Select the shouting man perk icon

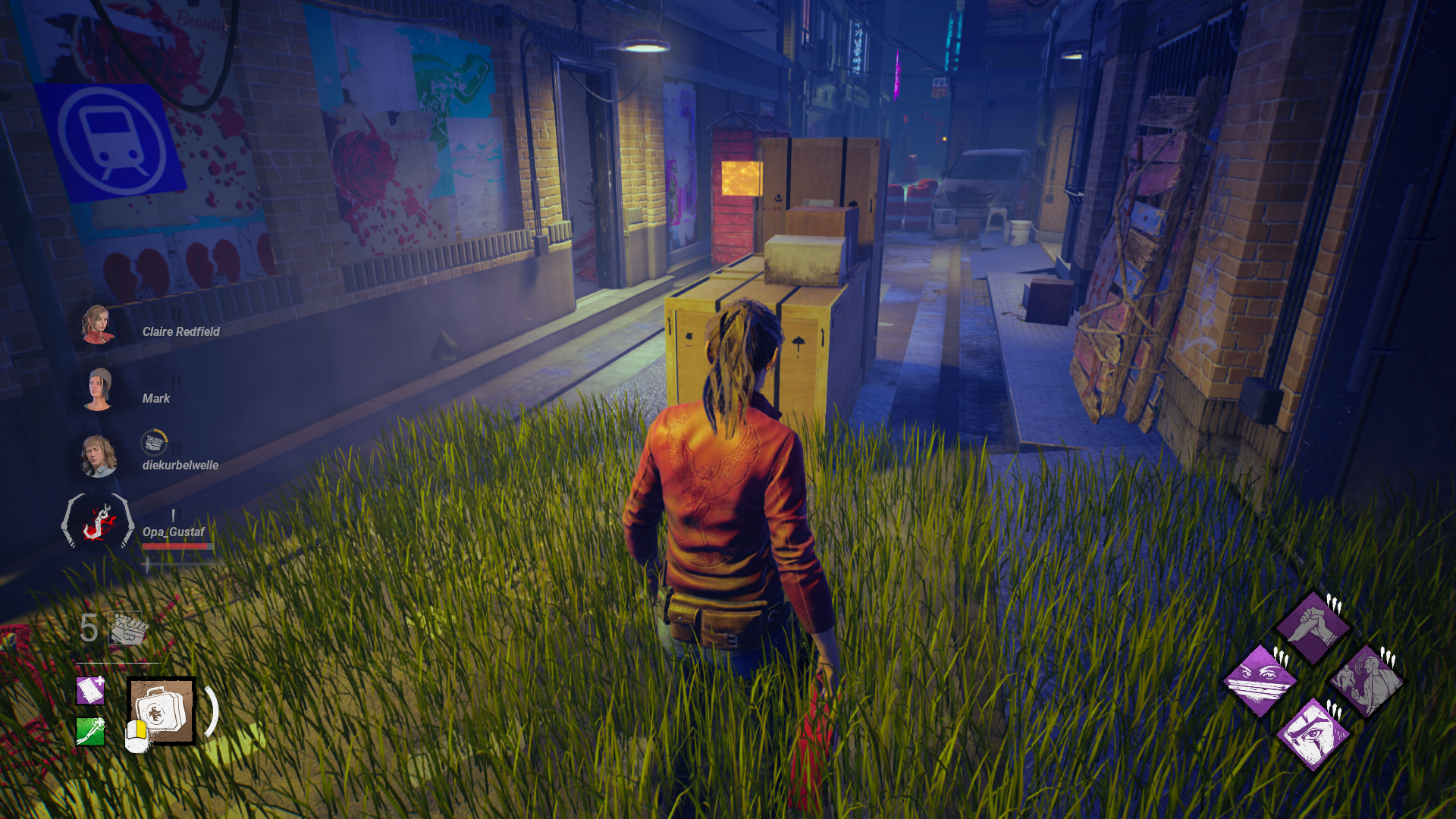[1366, 680]
